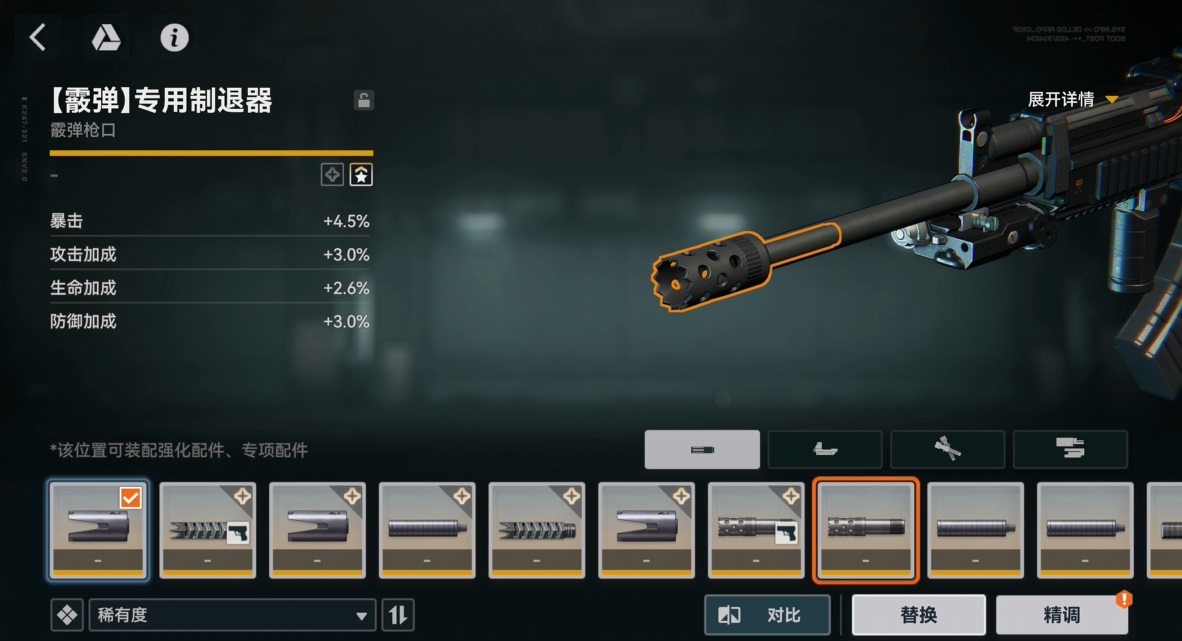
Task: Go back with the arrow button
Action: (x=38, y=38)
